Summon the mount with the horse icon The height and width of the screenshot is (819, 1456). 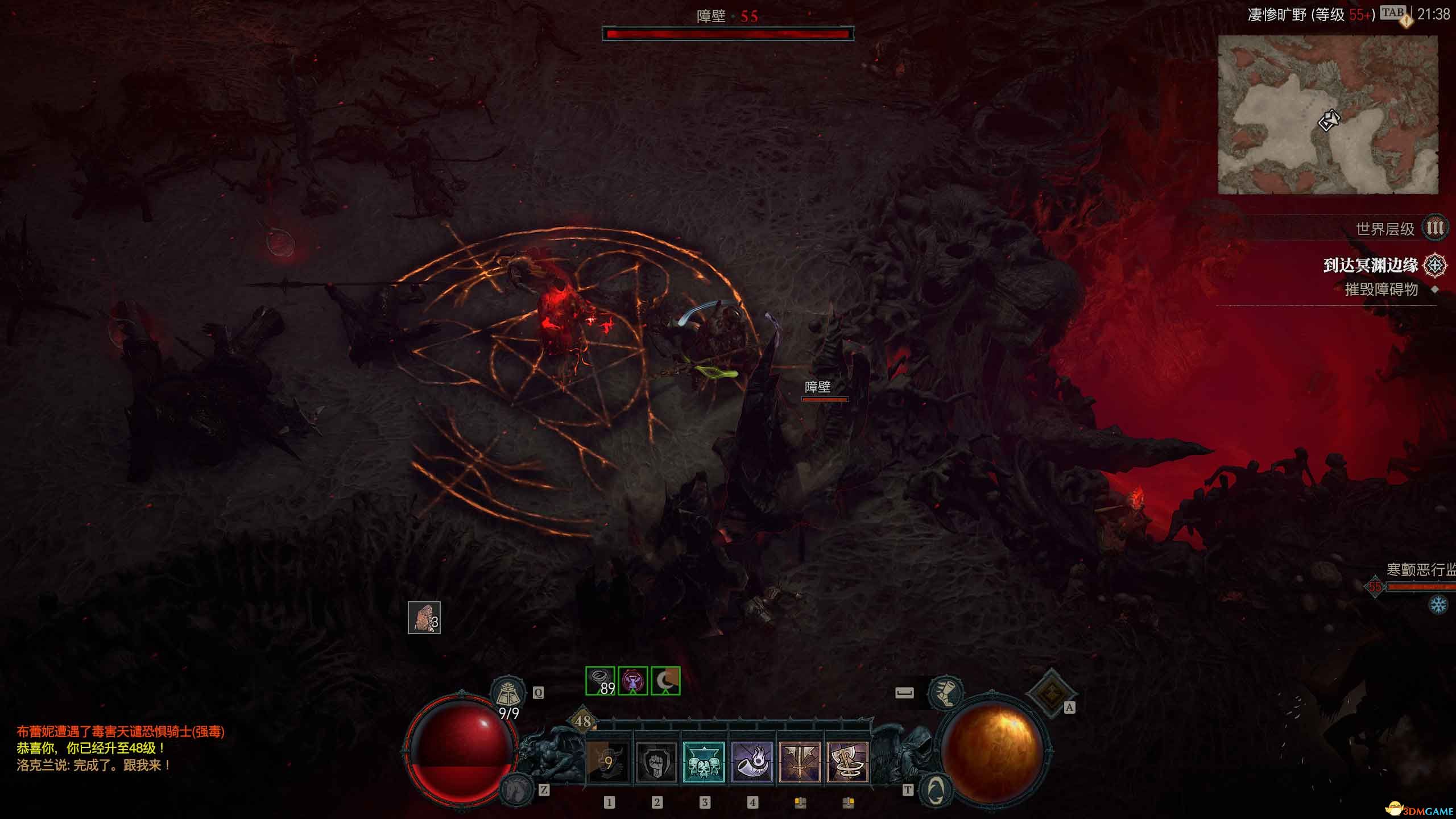point(516,790)
